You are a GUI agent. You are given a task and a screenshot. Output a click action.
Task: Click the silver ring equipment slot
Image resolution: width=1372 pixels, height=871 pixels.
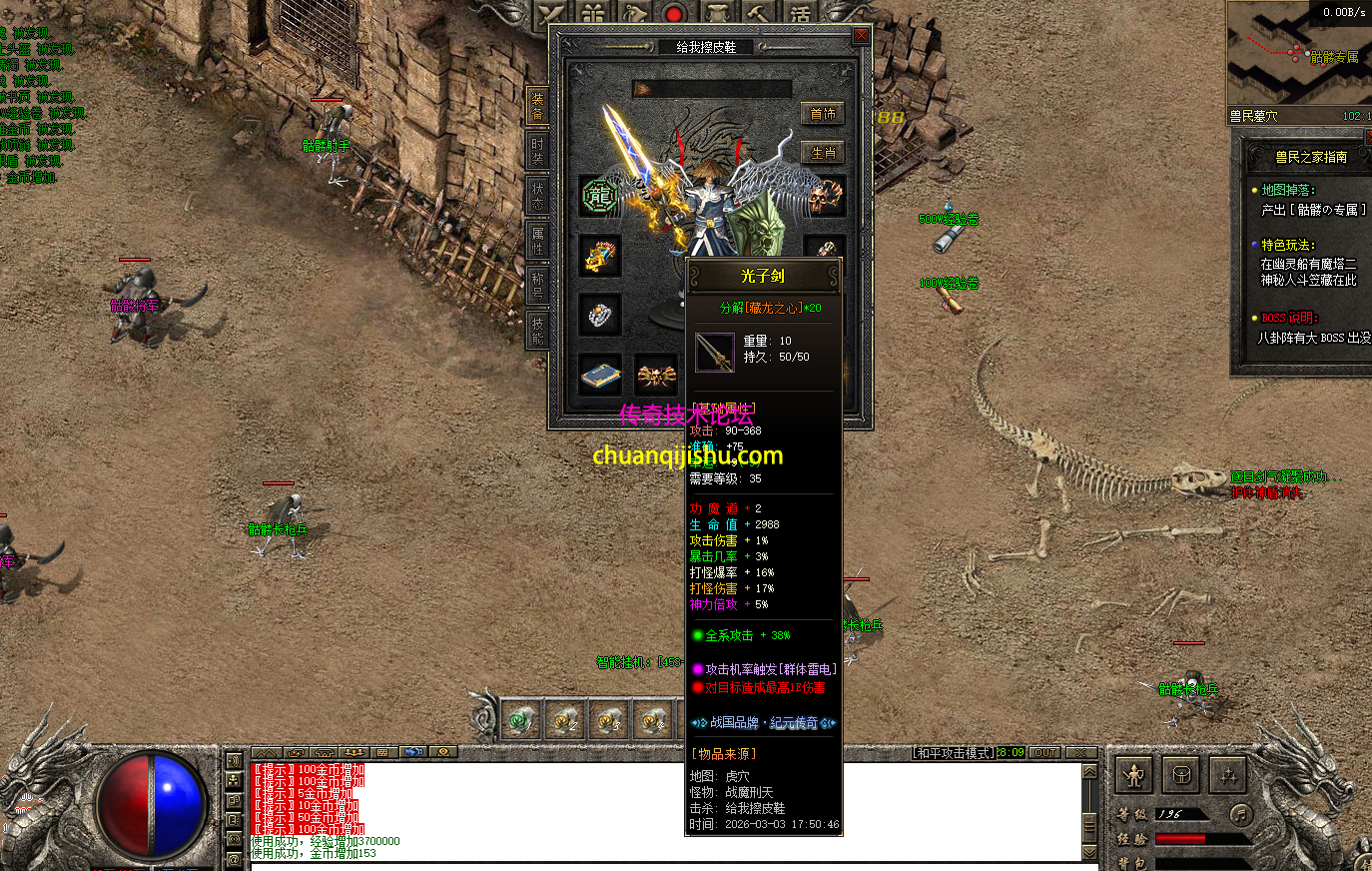(x=600, y=316)
